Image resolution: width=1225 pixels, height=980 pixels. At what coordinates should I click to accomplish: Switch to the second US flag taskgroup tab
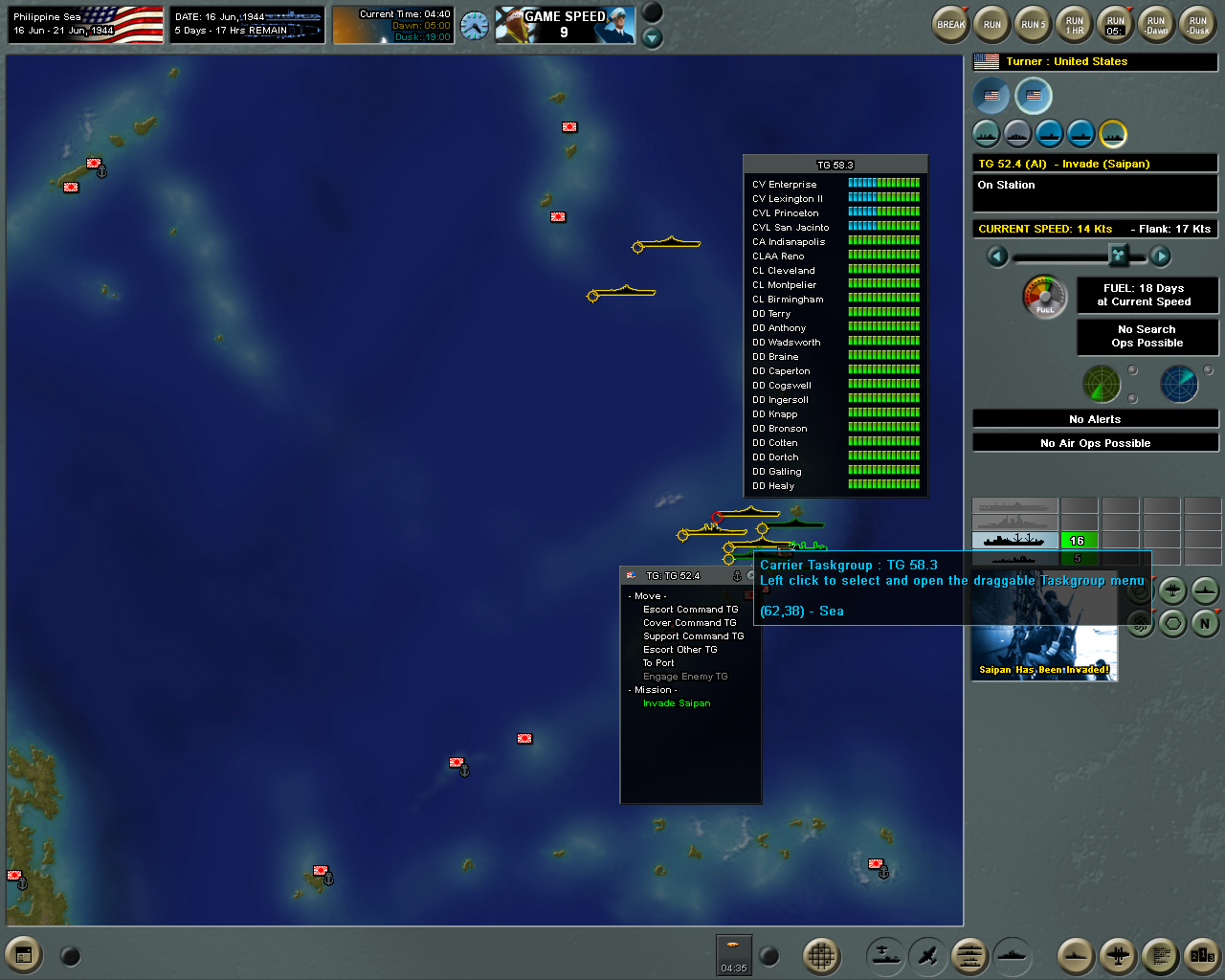coord(1033,96)
